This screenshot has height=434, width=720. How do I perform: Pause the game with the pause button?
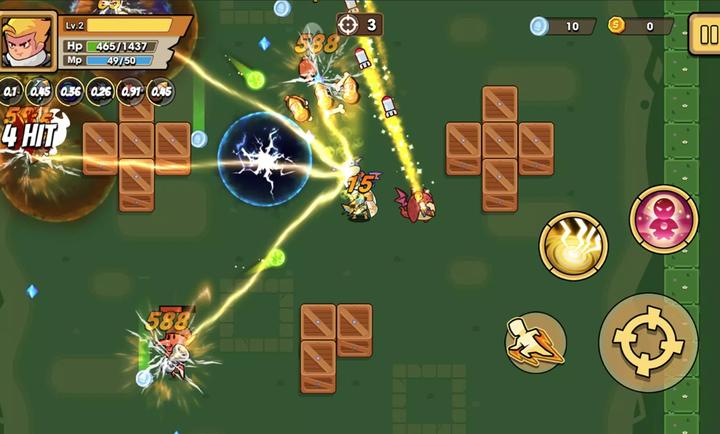pyautogui.click(x=705, y=35)
